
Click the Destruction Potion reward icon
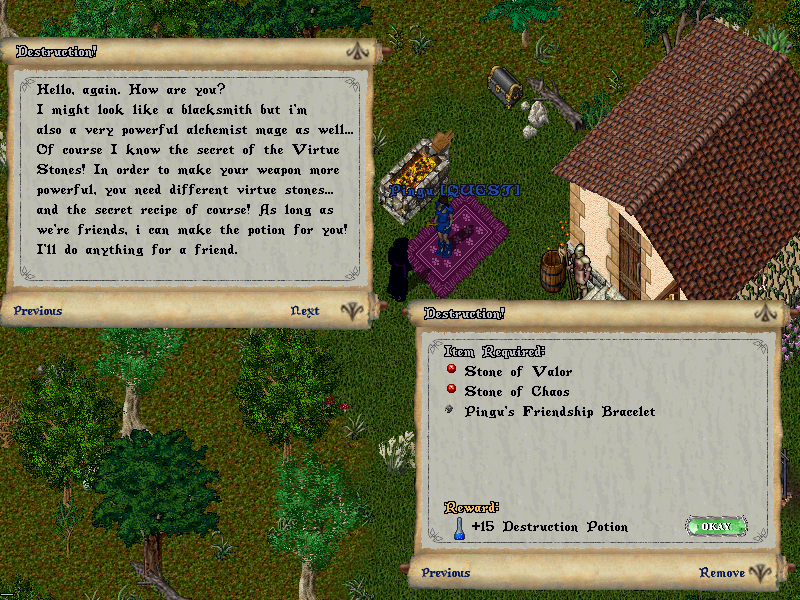click(x=458, y=527)
